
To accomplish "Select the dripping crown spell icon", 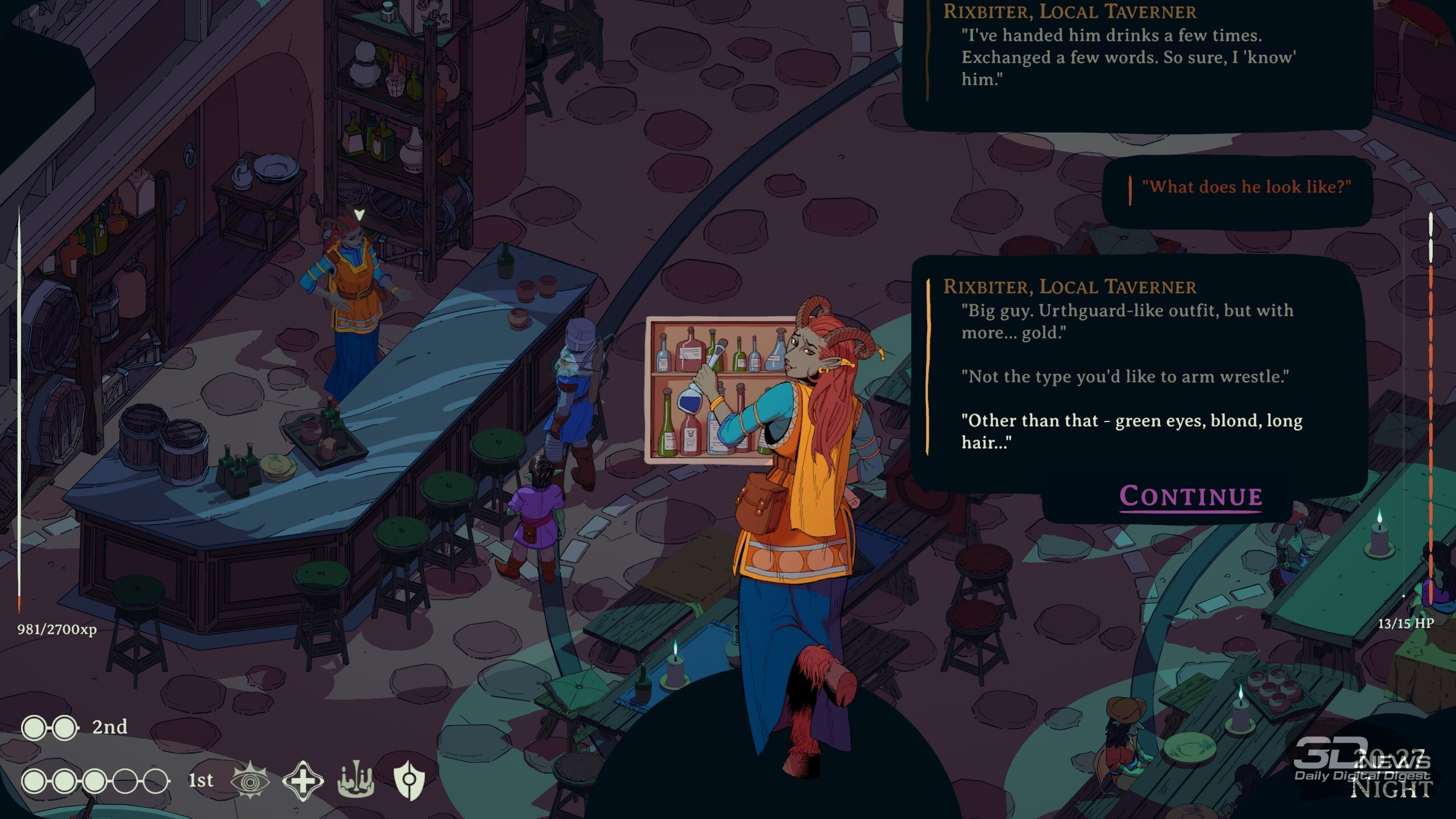I will (x=356, y=780).
